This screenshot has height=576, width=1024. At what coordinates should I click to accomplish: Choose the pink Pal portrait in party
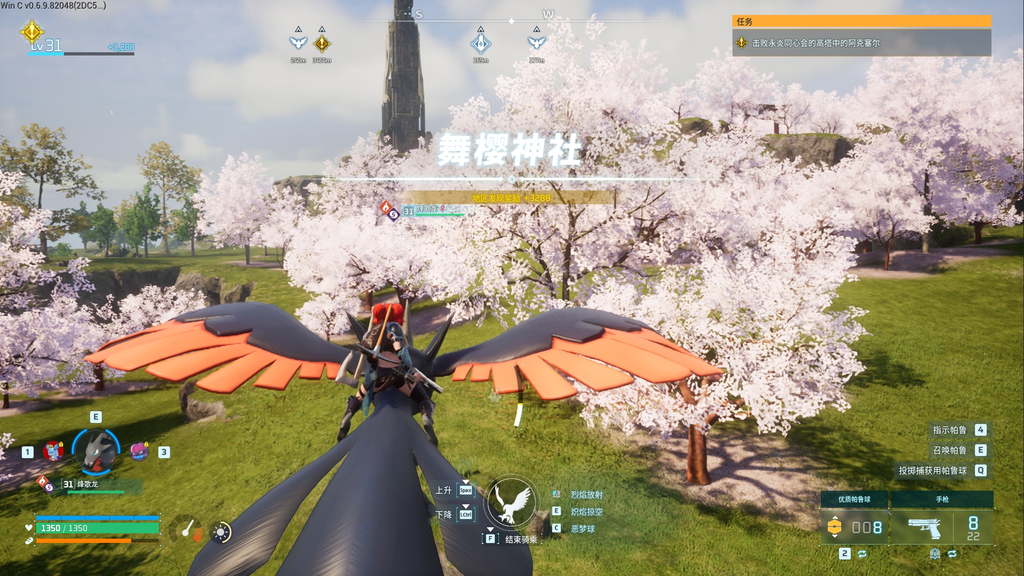point(138,451)
